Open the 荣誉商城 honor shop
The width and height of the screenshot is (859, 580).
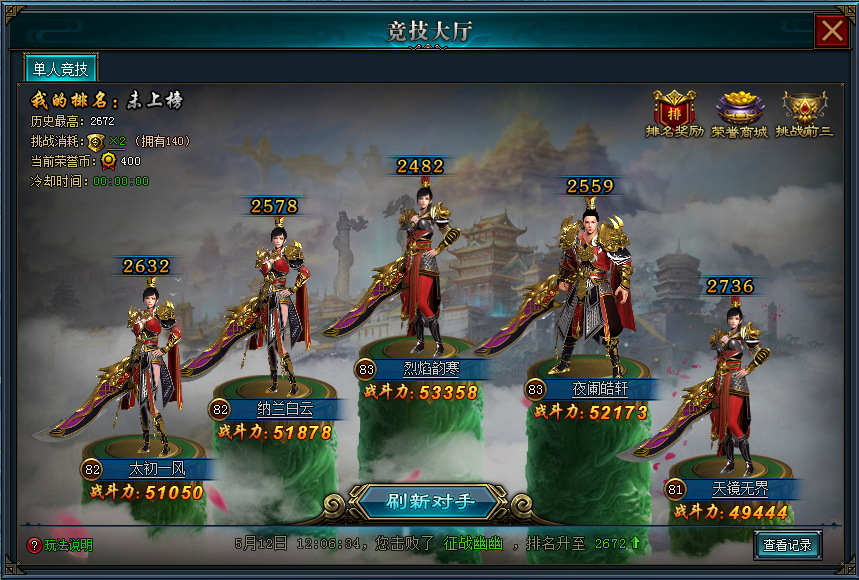tap(739, 113)
